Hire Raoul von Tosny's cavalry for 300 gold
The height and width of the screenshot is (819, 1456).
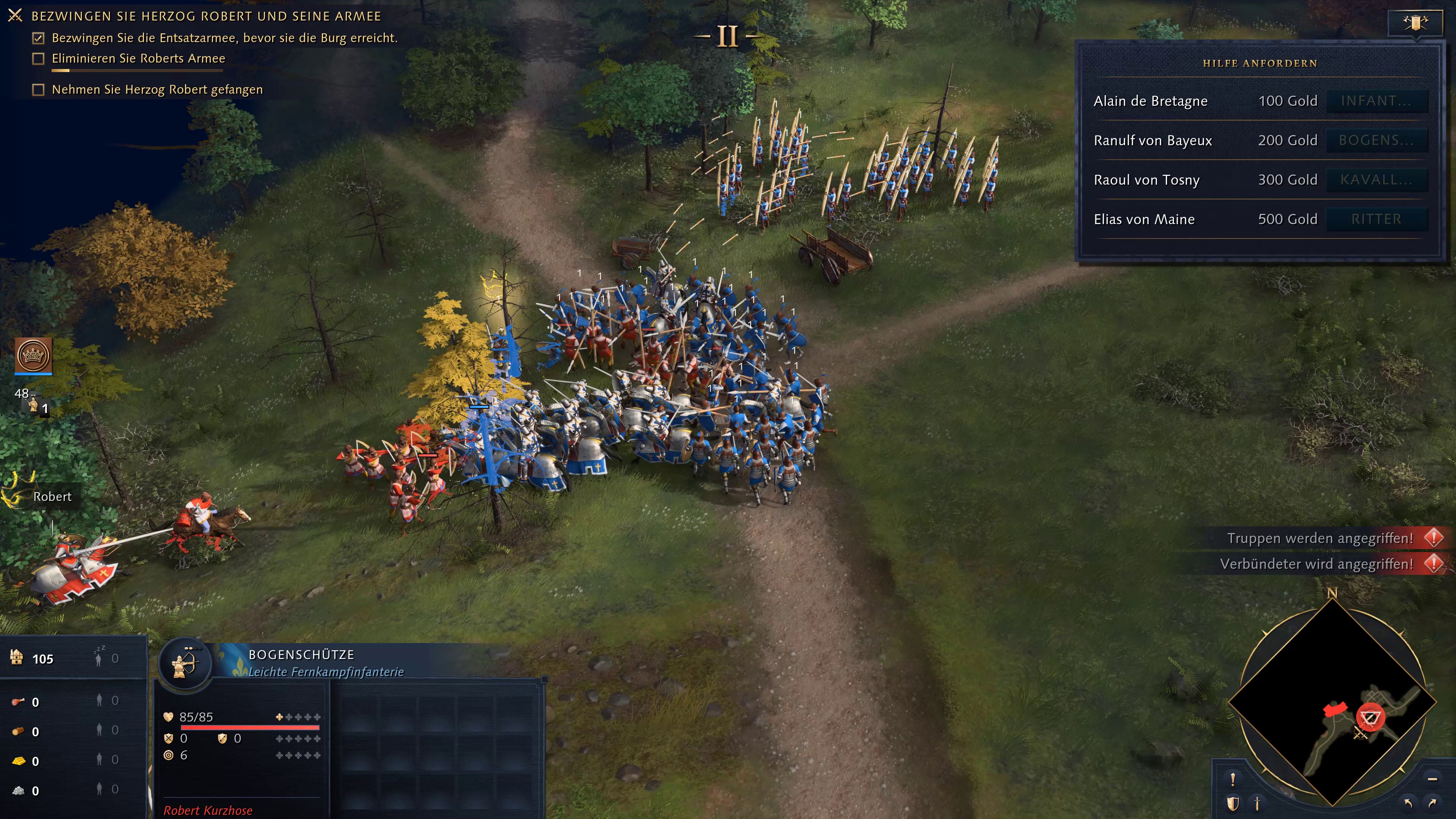[1376, 180]
